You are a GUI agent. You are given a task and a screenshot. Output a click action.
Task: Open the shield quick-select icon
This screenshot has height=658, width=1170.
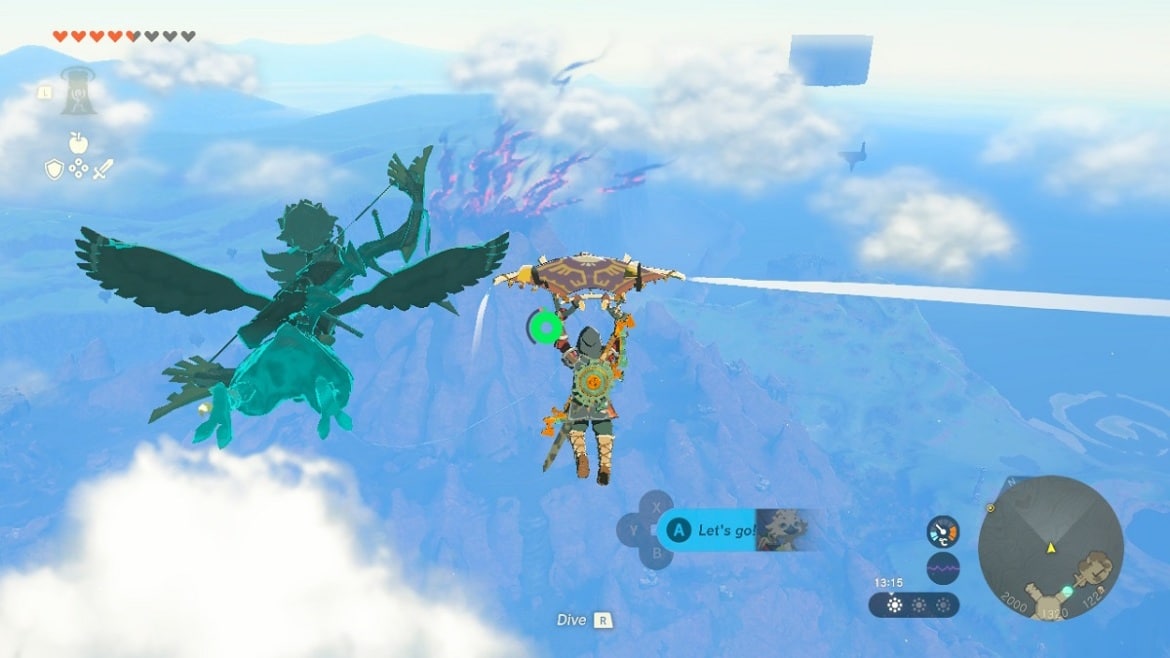54,170
